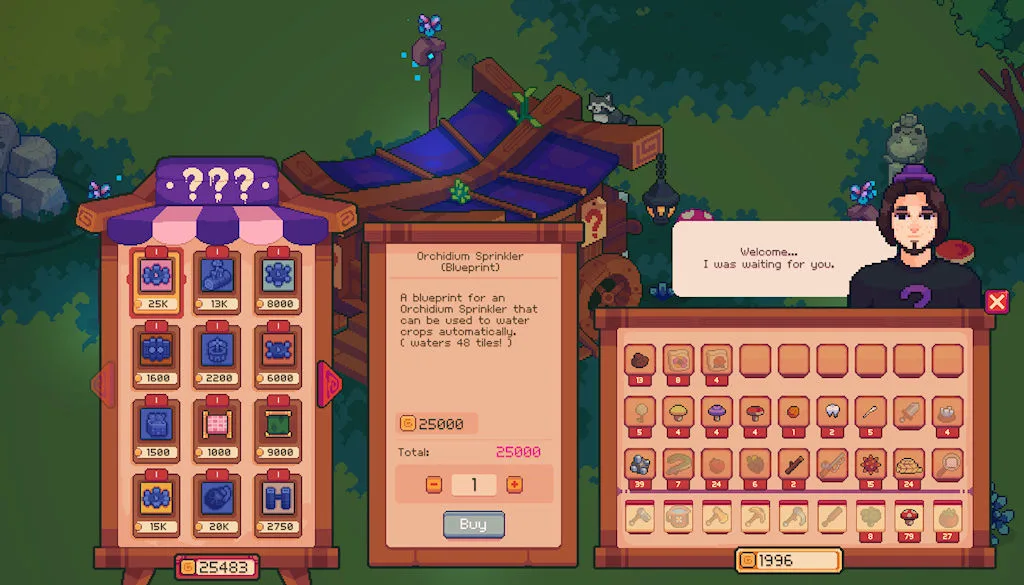Choose the pink checkered item for 1000

(x=218, y=423)
